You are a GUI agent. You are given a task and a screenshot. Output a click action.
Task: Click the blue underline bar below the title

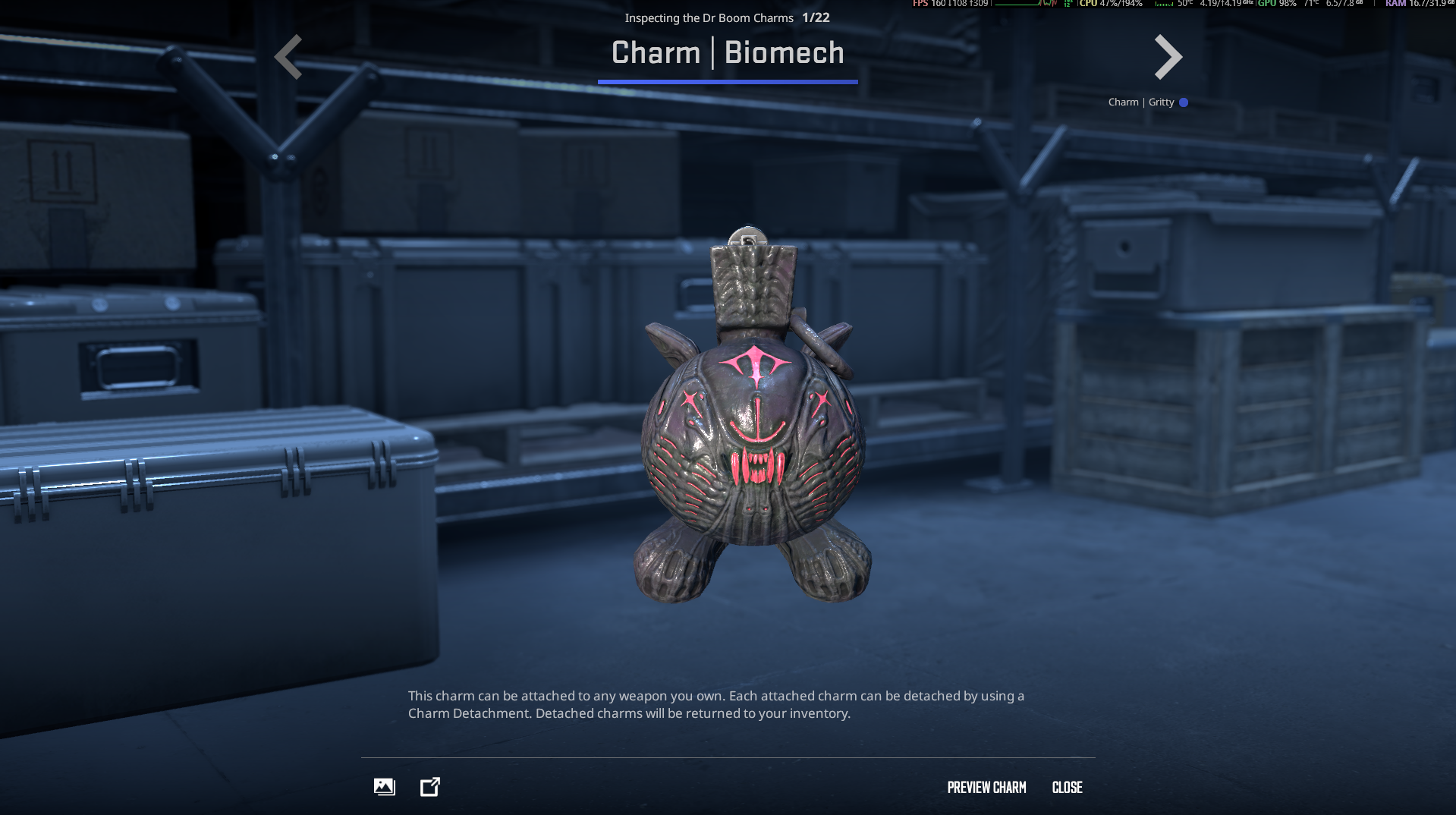(728, 82)
